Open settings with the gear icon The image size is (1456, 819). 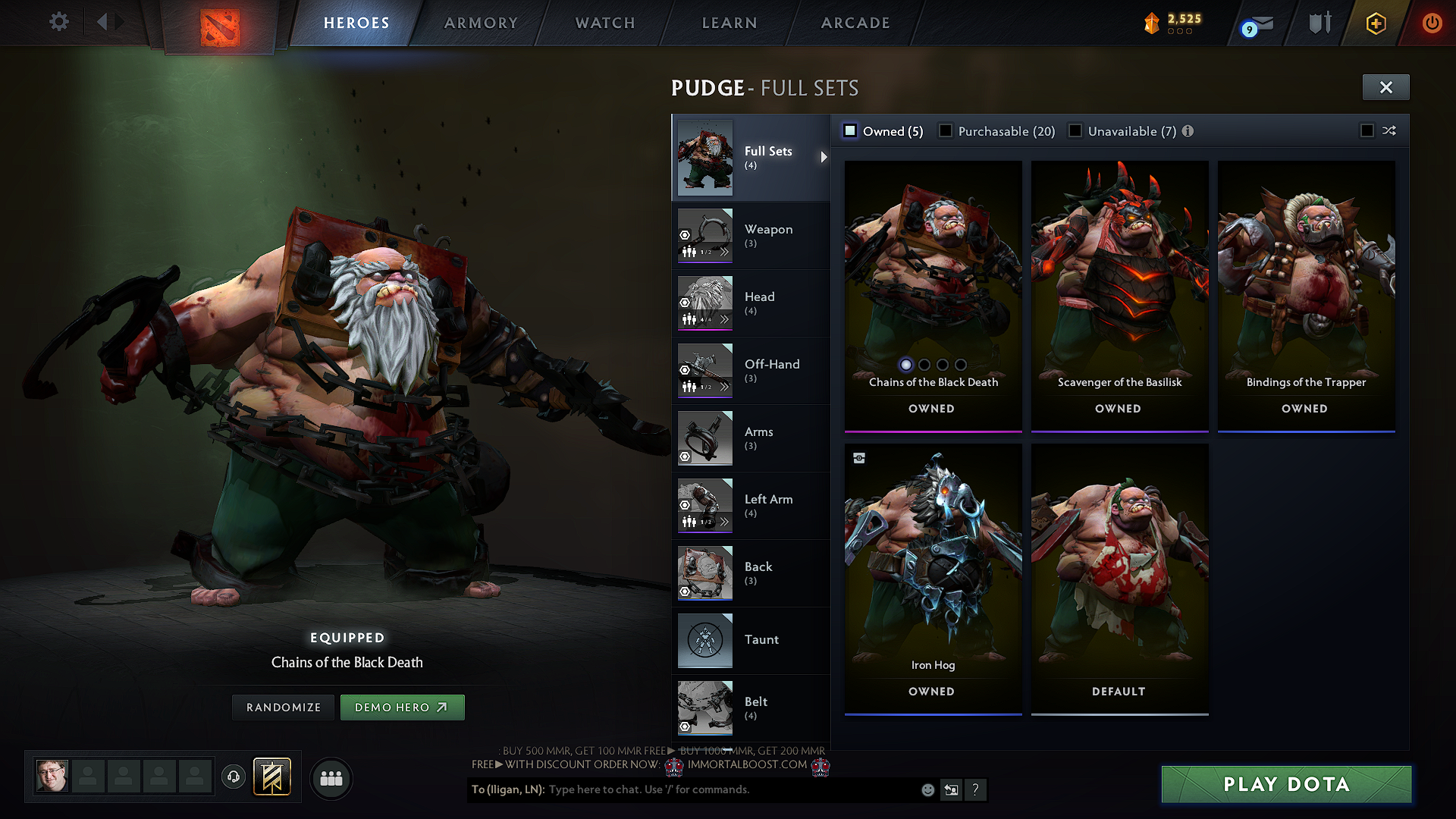58,22
